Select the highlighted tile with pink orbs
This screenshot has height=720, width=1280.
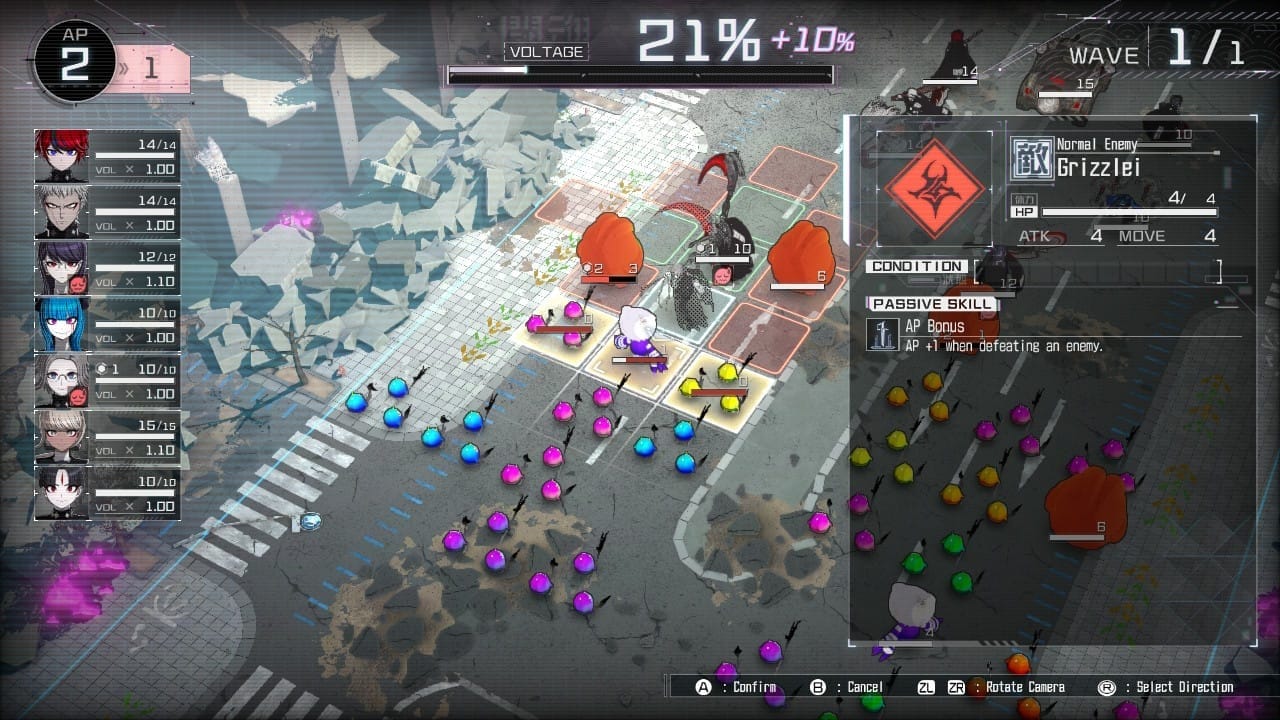click(x=560, y=324)
